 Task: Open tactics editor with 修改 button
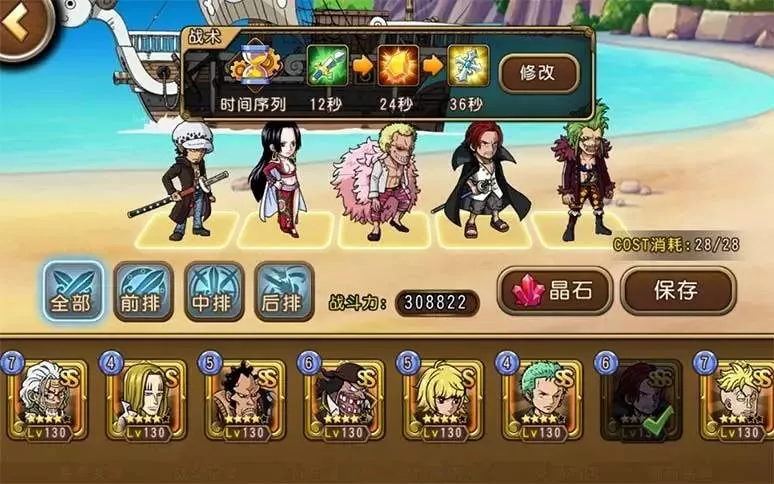pyautogui.click(x=539, y=73)
